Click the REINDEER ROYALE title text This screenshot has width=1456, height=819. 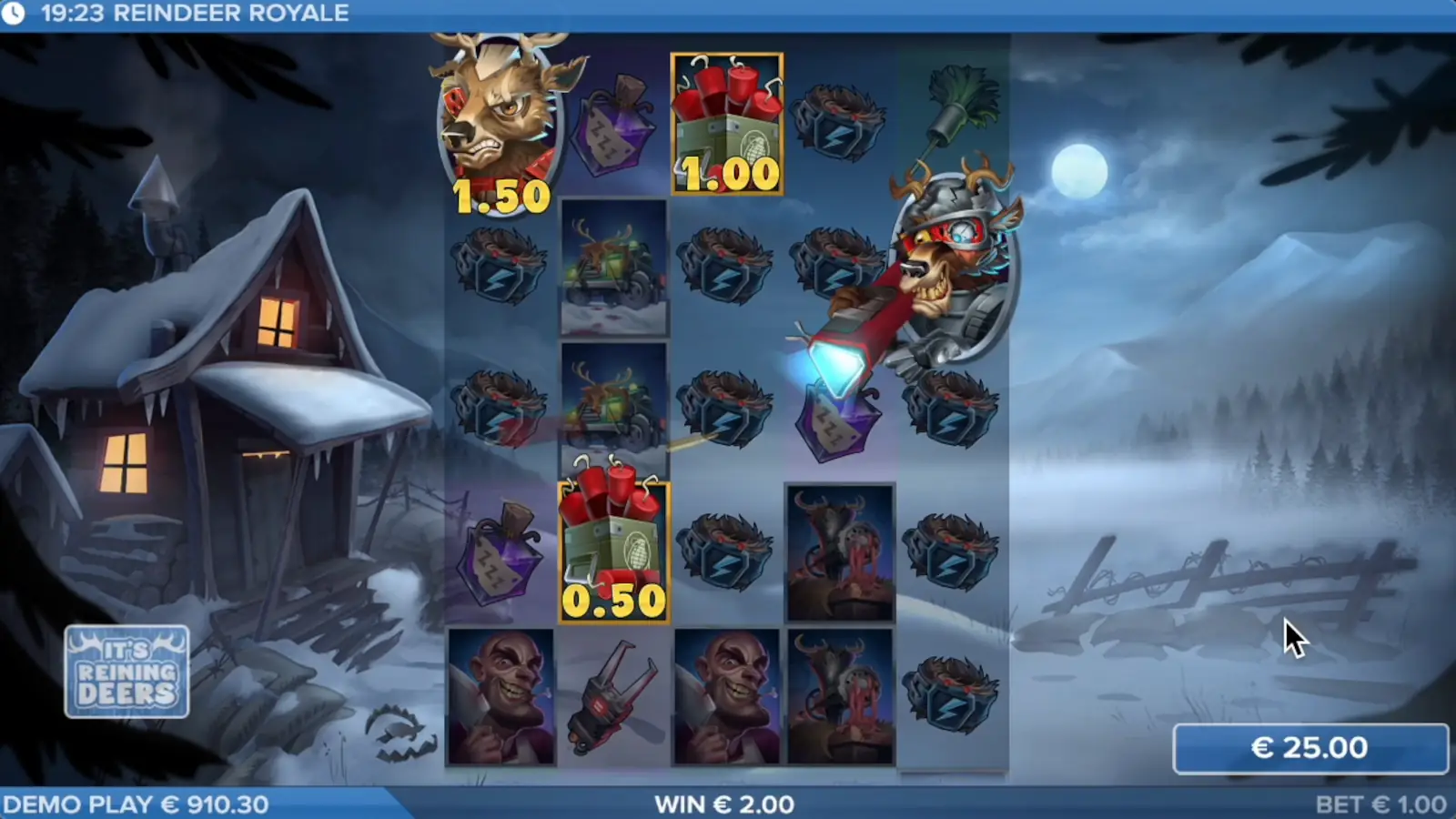pos(230,13)
